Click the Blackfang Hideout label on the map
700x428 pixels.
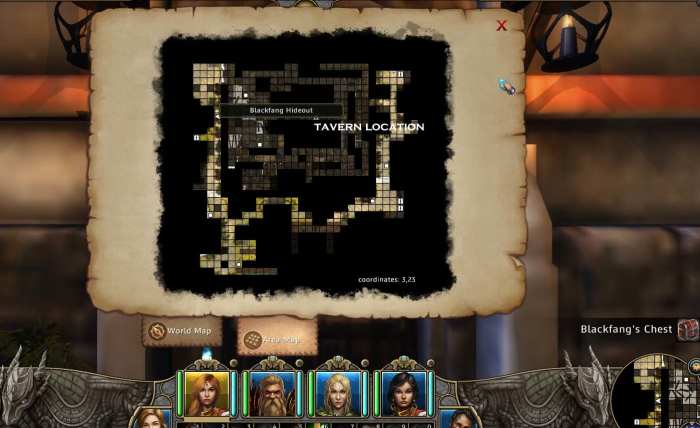coord(280,110)
